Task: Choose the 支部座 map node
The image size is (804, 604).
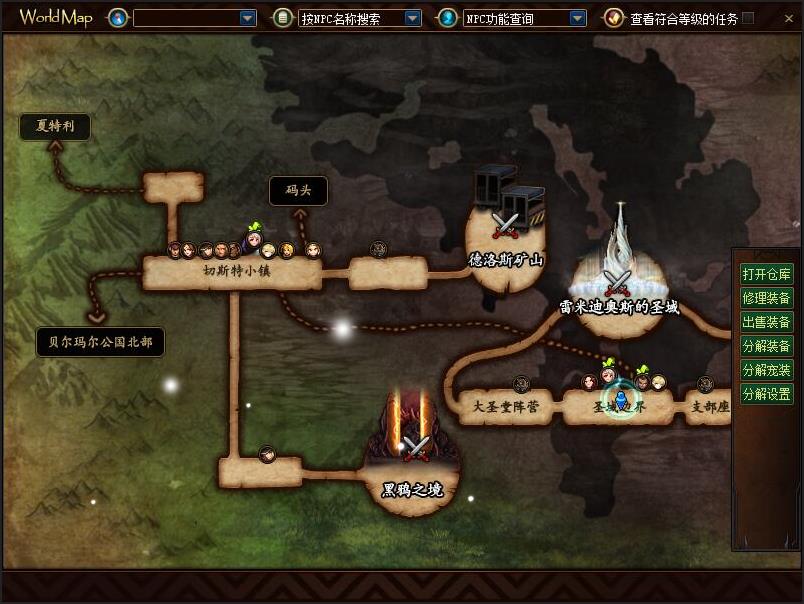Action: click(710, 407)
